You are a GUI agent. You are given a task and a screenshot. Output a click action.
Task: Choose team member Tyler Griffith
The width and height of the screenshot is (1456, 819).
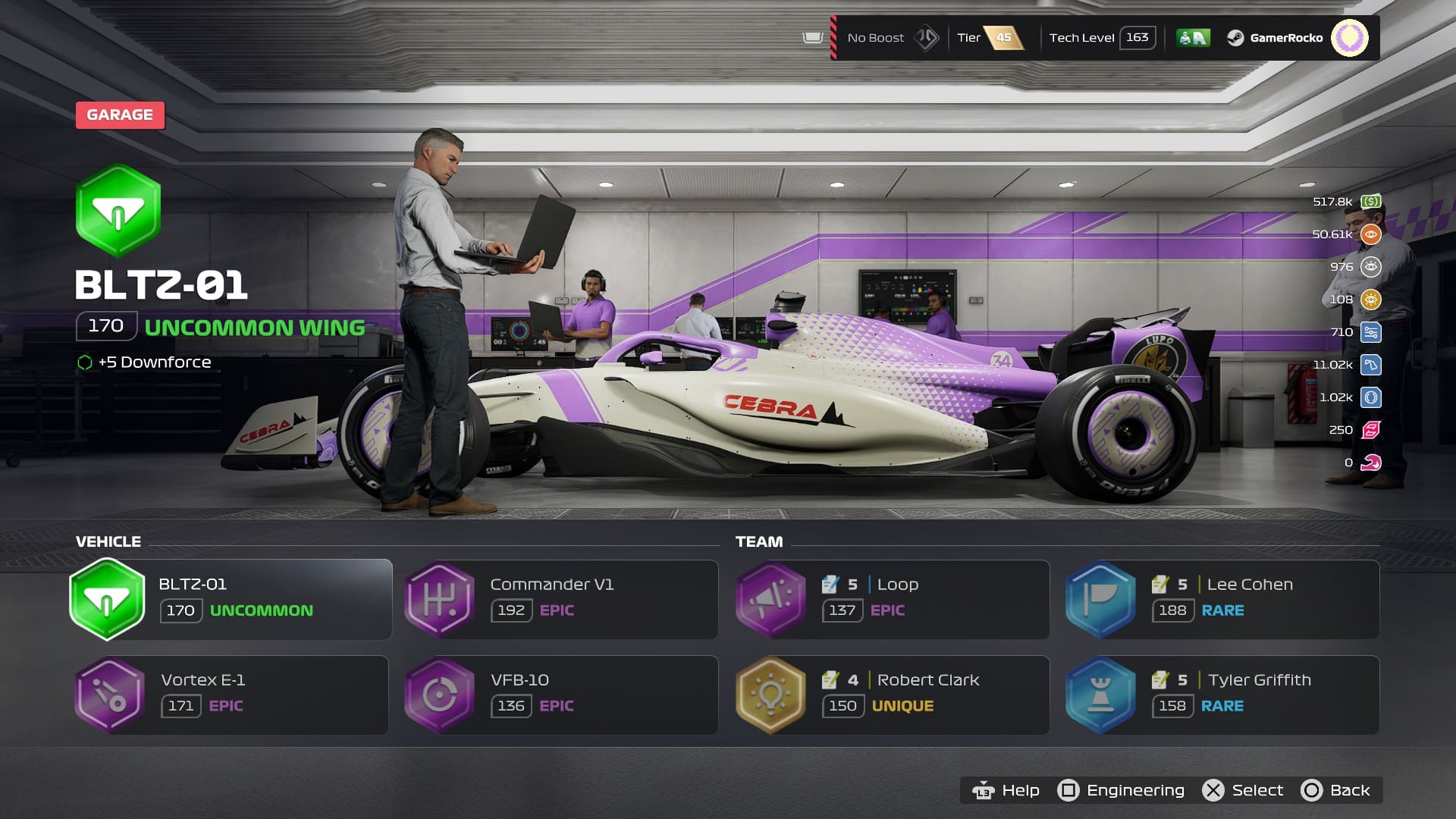click(x=1222, y=695)
